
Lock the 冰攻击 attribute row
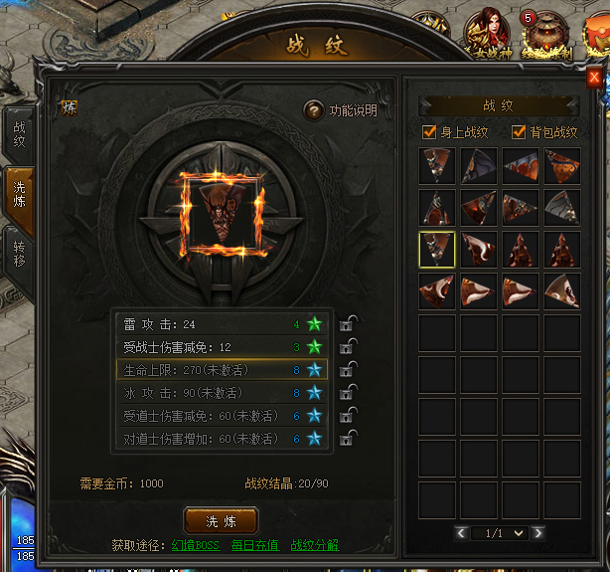click(349, 392)
